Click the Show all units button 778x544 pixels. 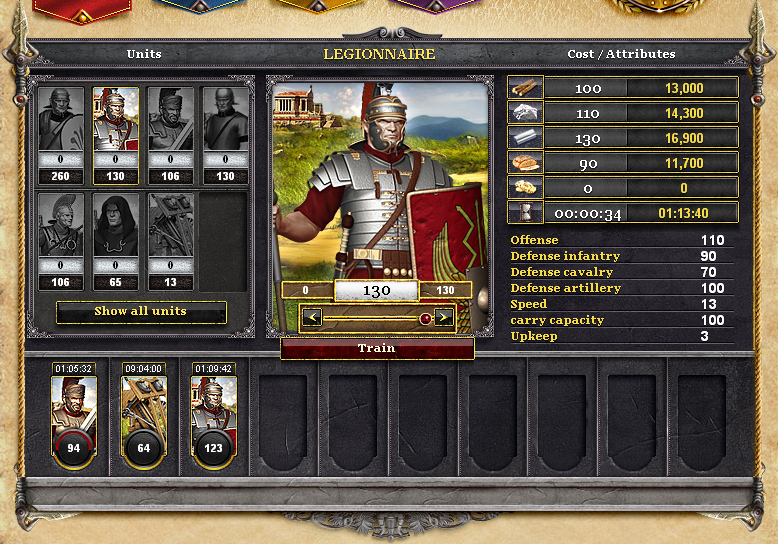(141, 311)
